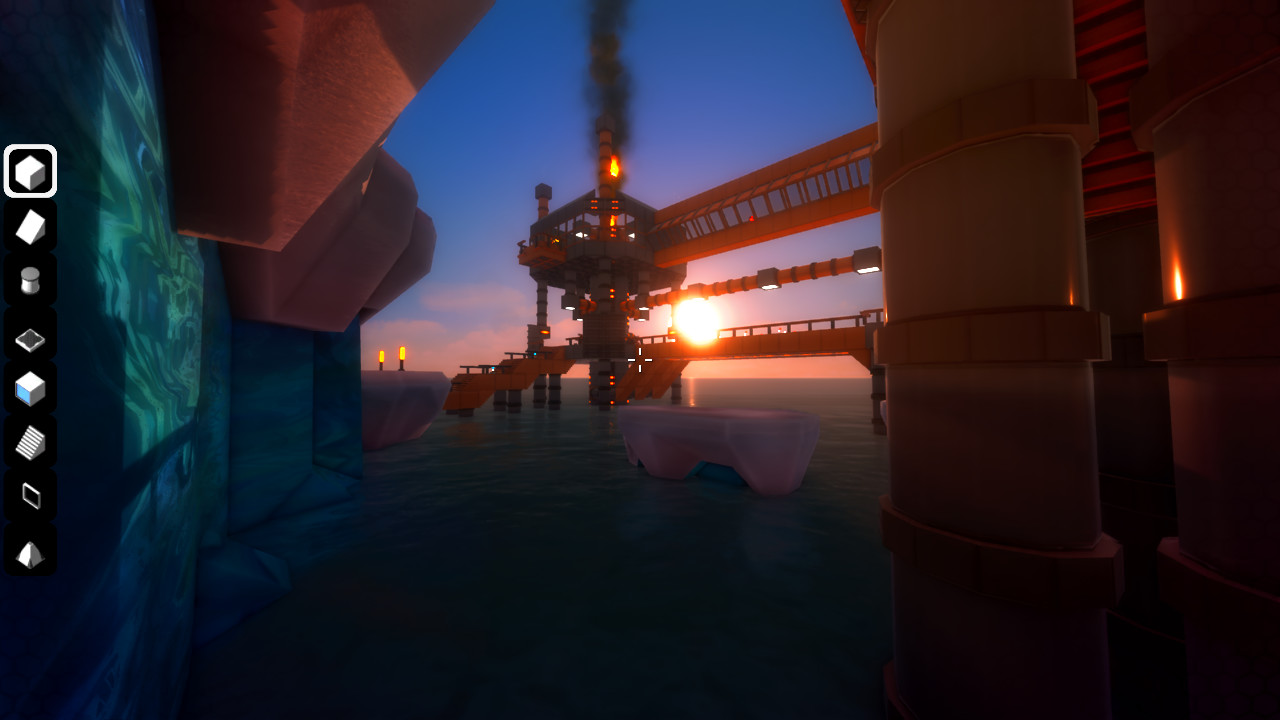Select the cylinder block shape
Viewport: 1280px width, 720px height.
coord(30,283)
